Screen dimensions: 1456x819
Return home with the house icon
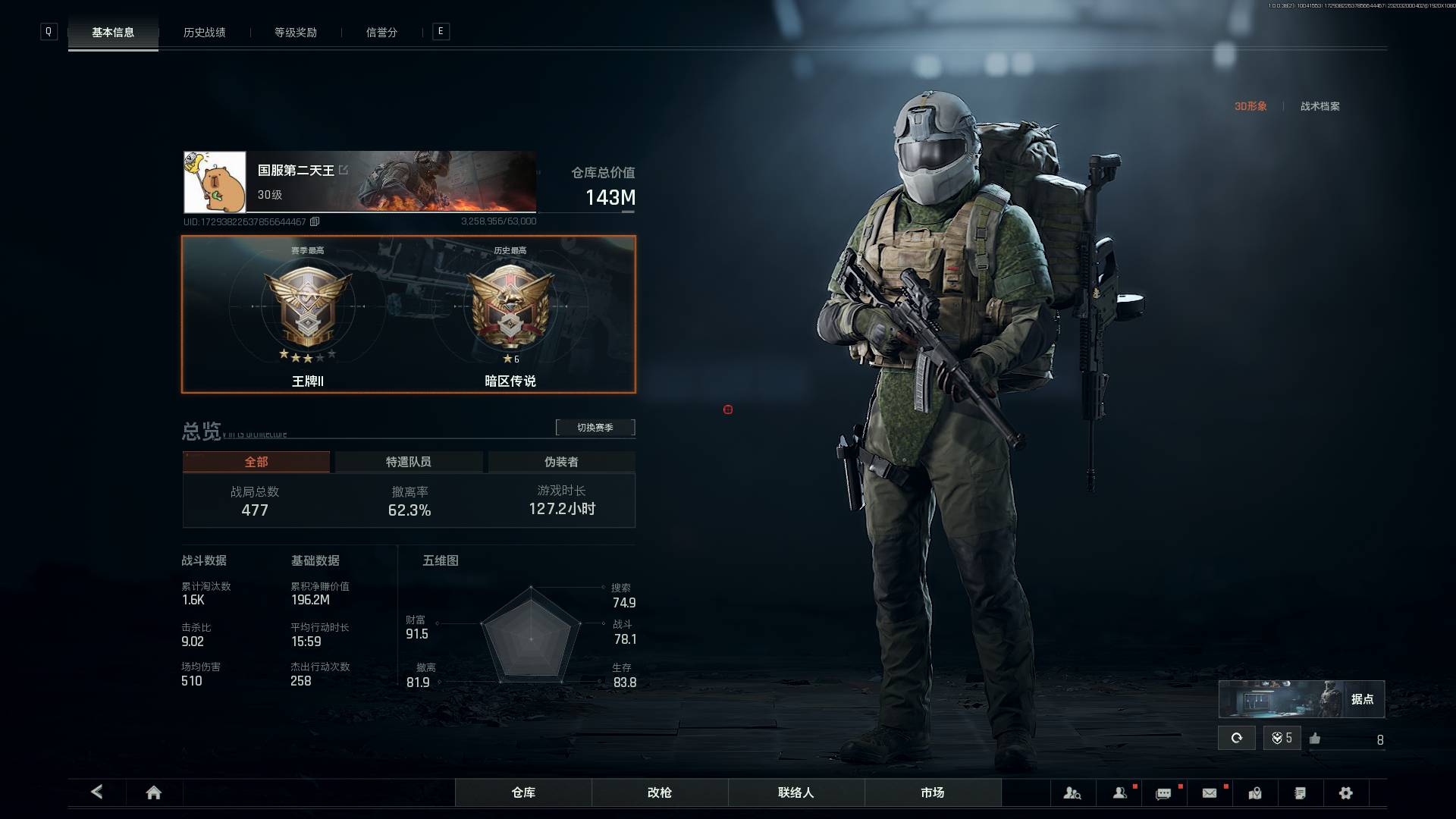coord(154,793)
